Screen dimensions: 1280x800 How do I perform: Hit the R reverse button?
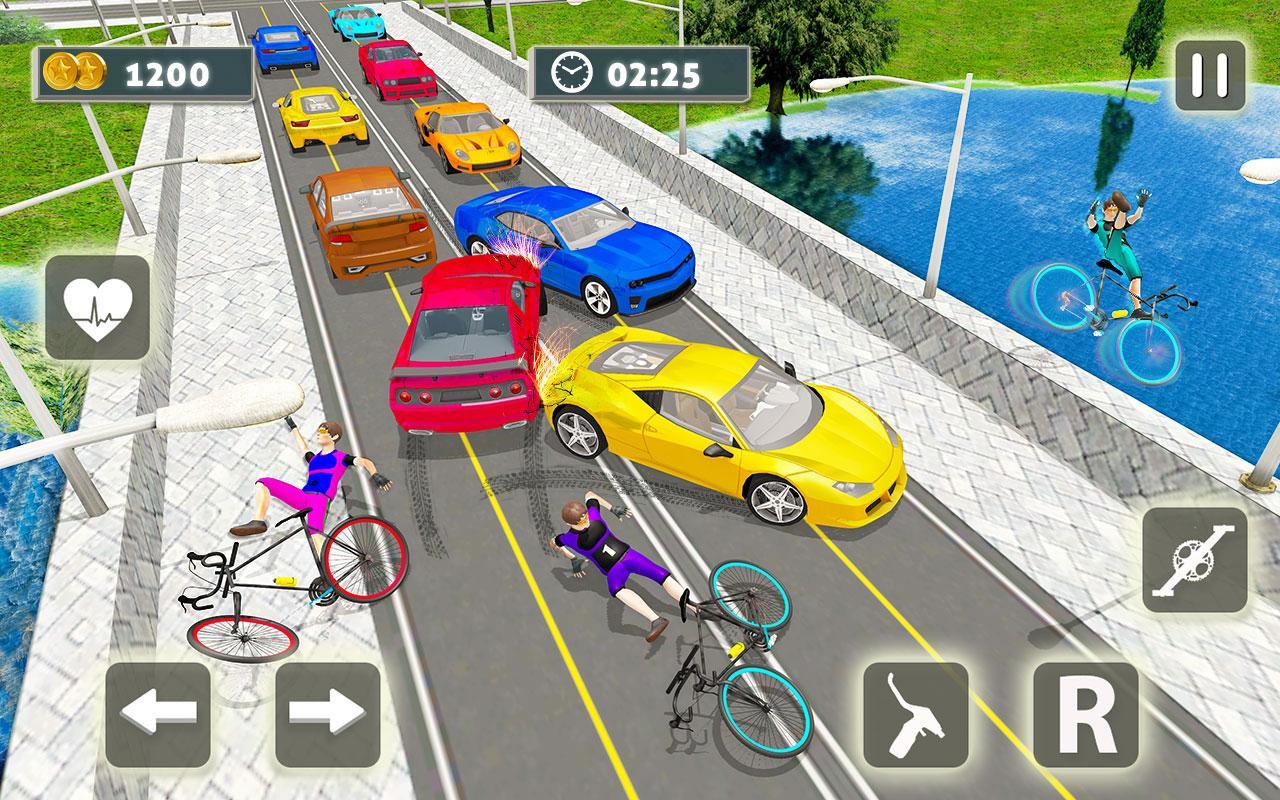click(x=1085, y=714)
